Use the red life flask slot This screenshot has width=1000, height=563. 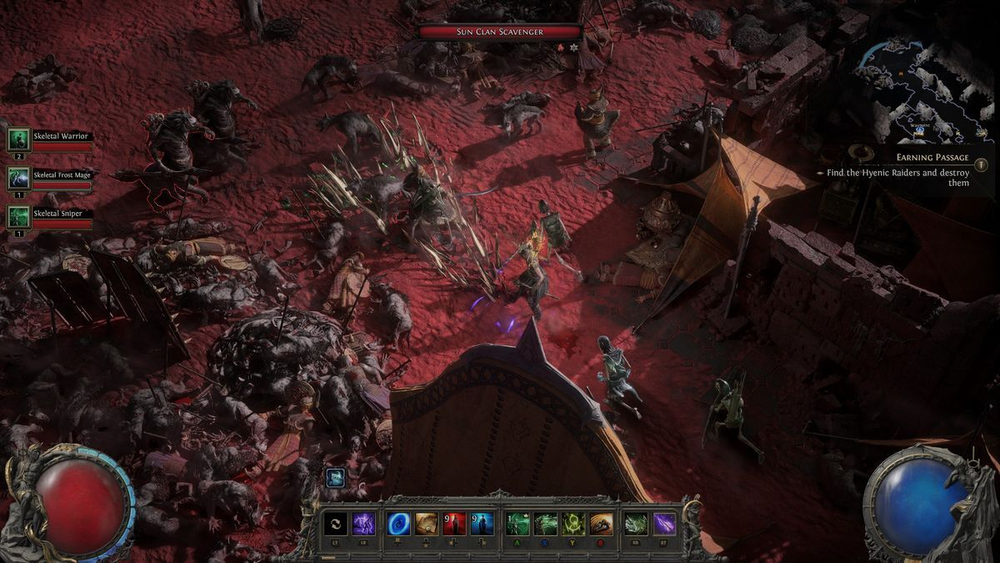pos(454,523)
